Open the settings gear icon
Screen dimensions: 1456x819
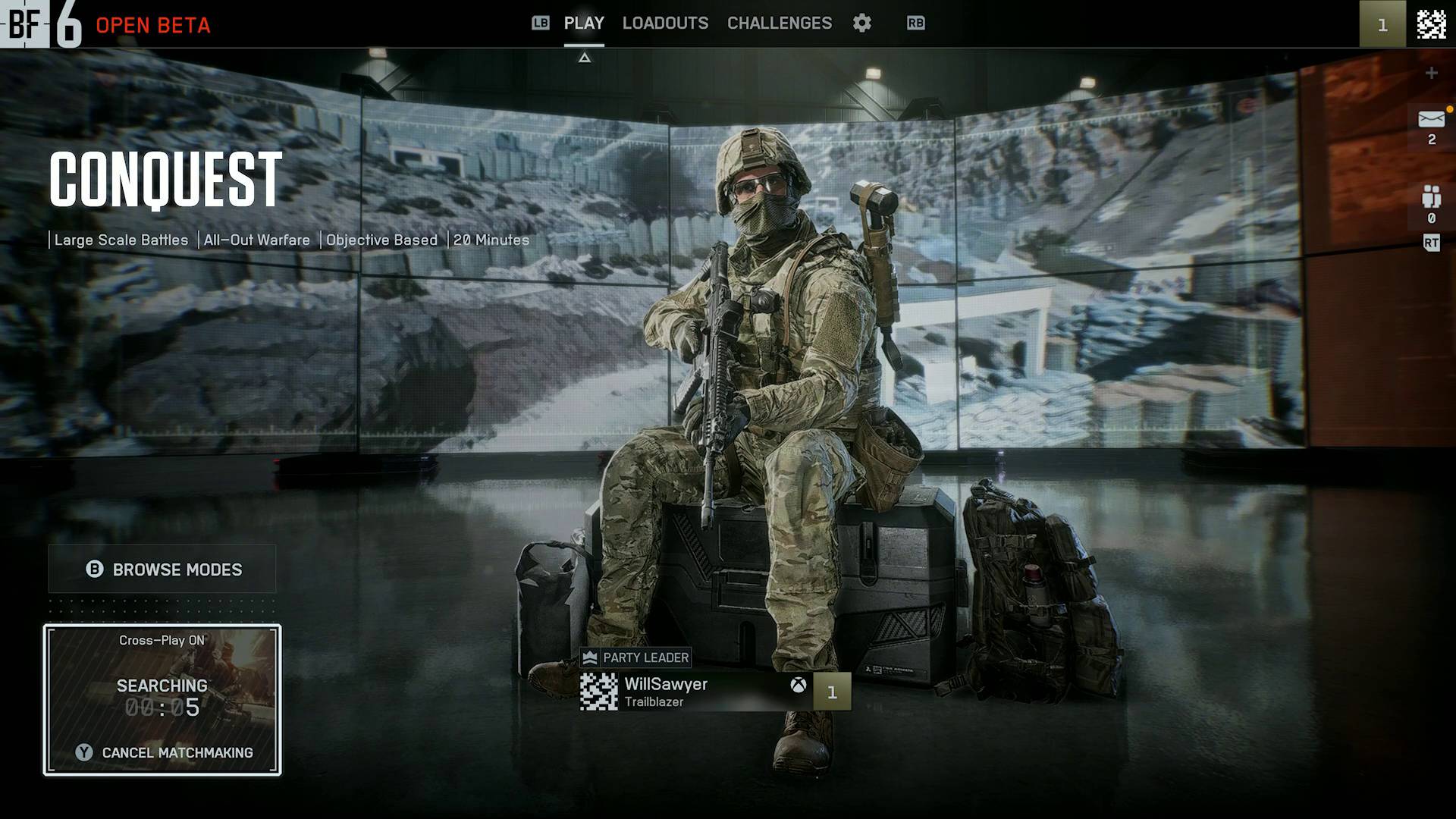coord(861,24)
